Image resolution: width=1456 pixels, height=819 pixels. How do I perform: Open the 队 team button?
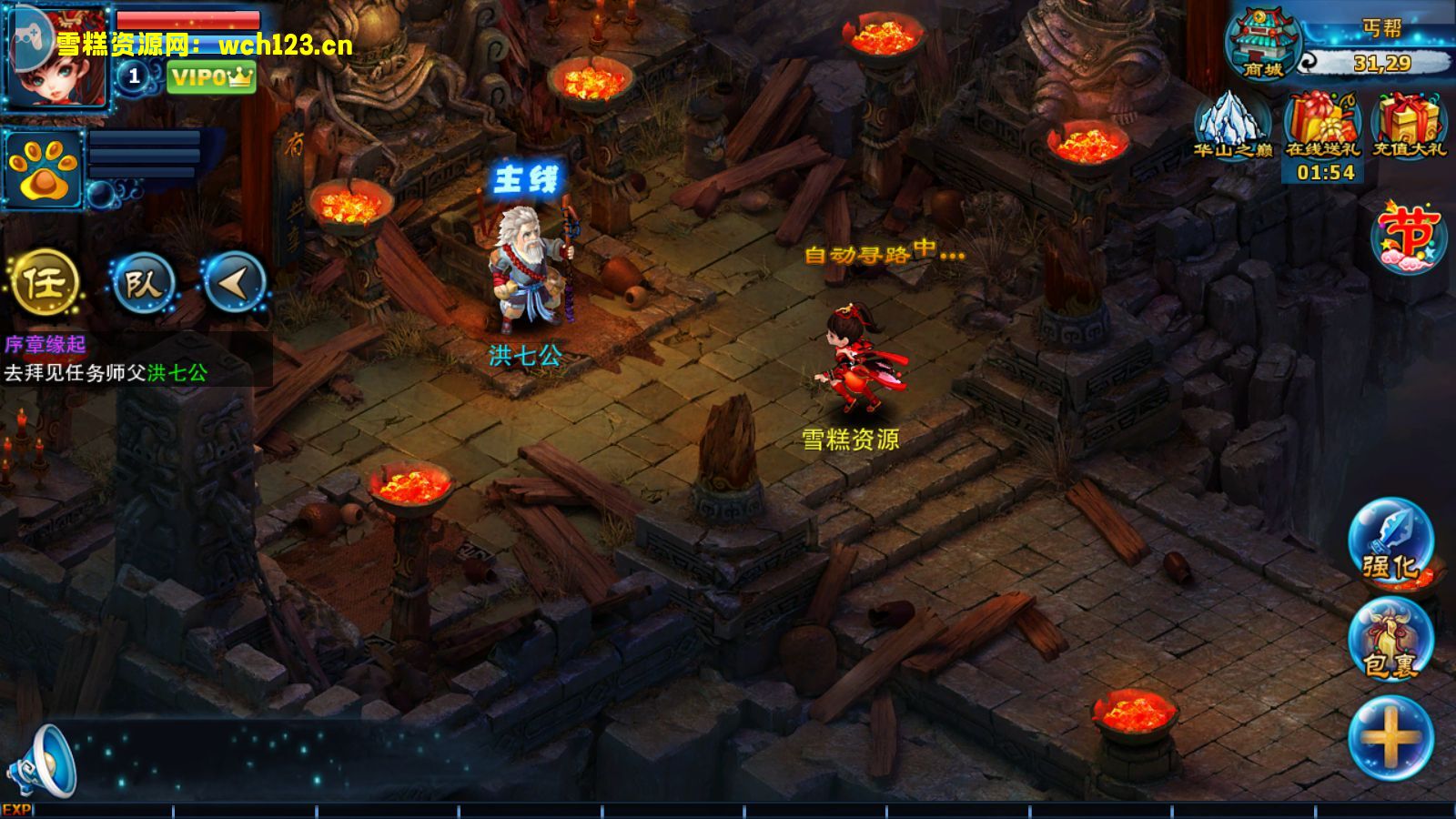point(143,283)
